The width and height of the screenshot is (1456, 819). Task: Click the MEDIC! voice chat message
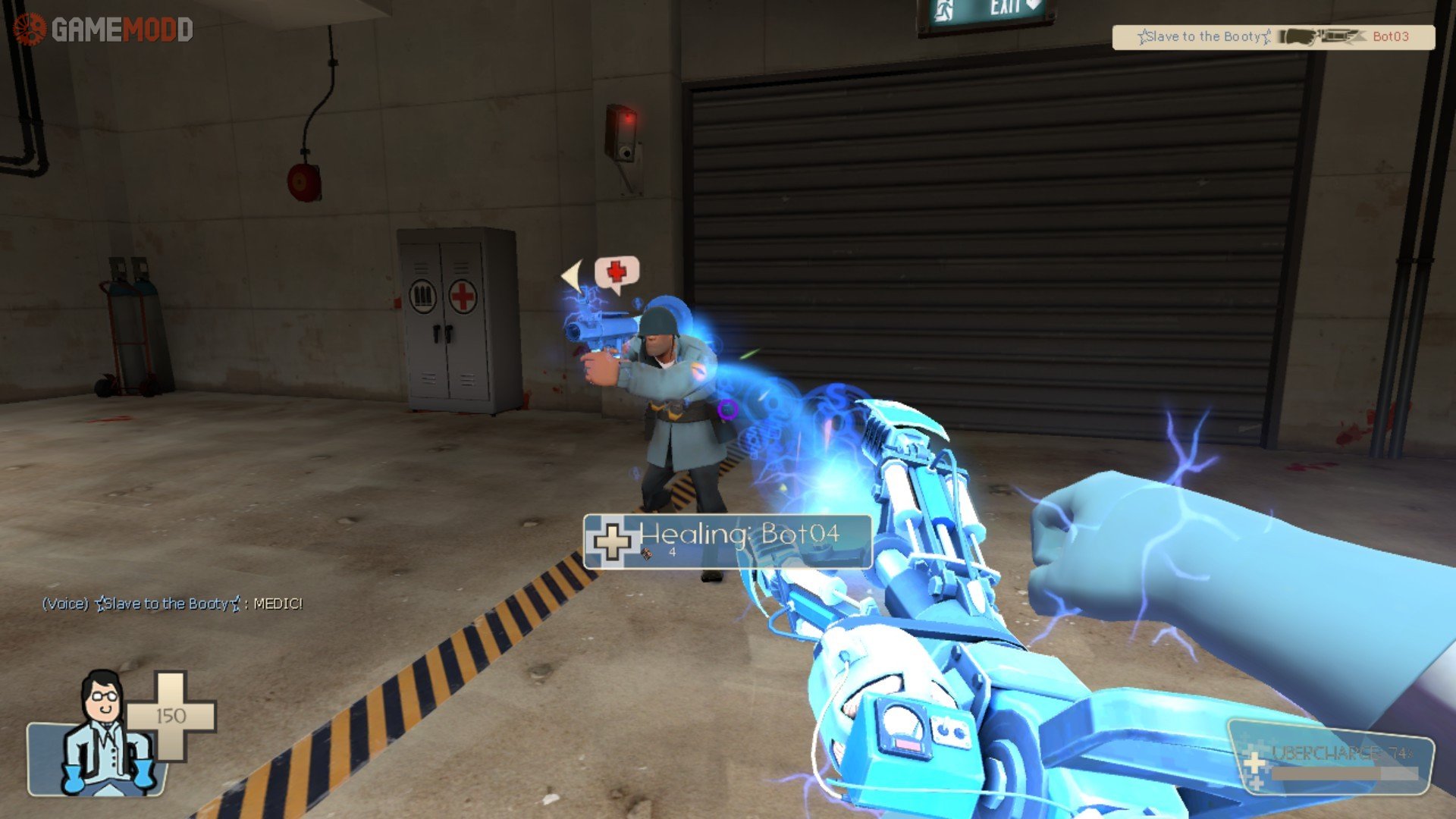tap(172, 604)
